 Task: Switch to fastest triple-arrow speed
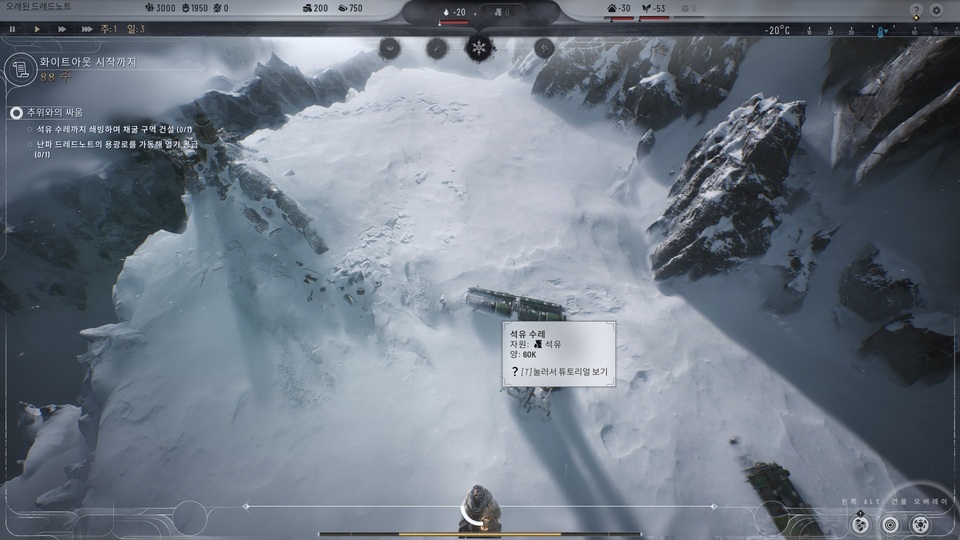(89, 29)
